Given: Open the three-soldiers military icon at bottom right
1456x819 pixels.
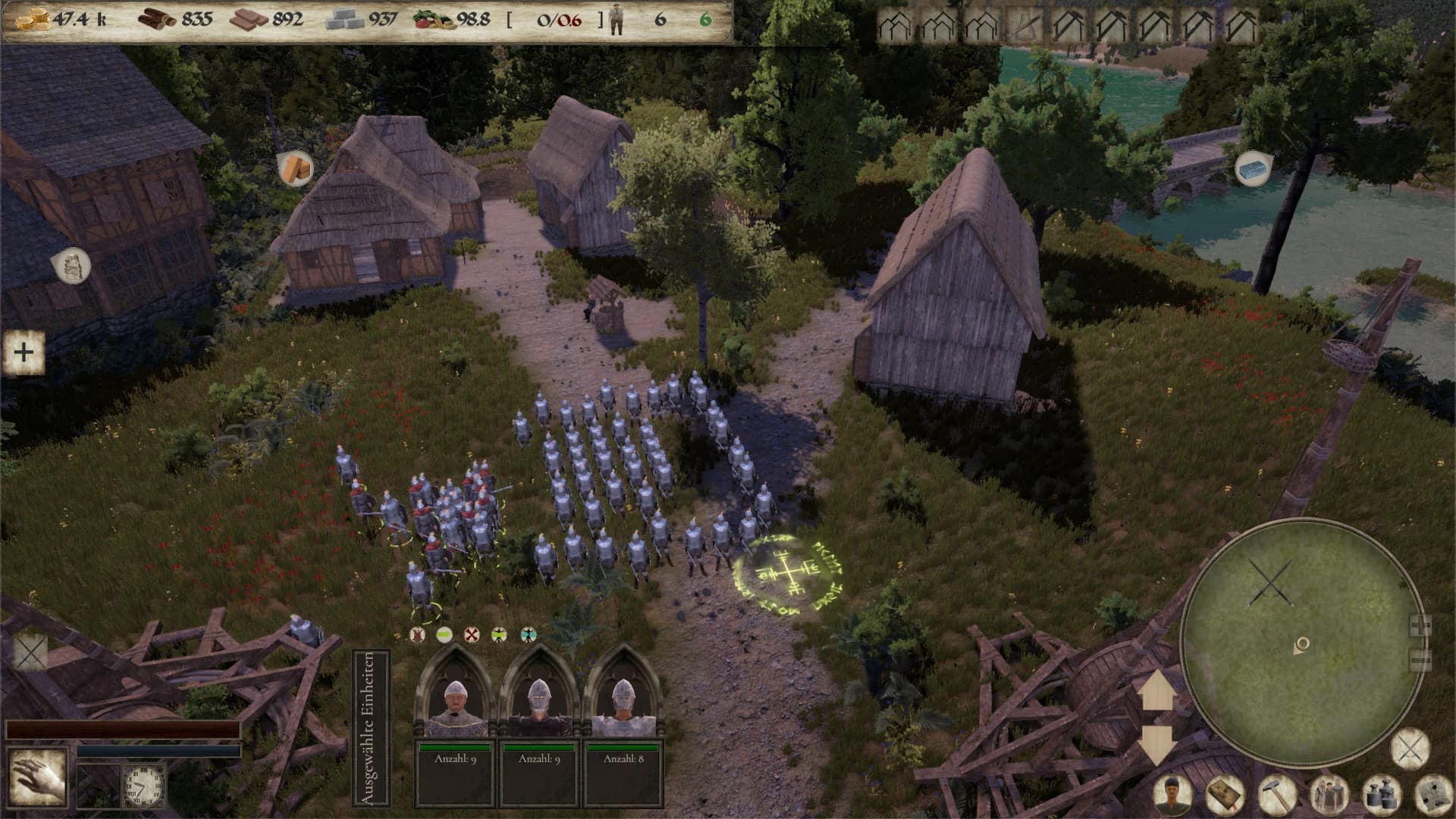Looking at the screenshot, I should [x=1330, y=792].
